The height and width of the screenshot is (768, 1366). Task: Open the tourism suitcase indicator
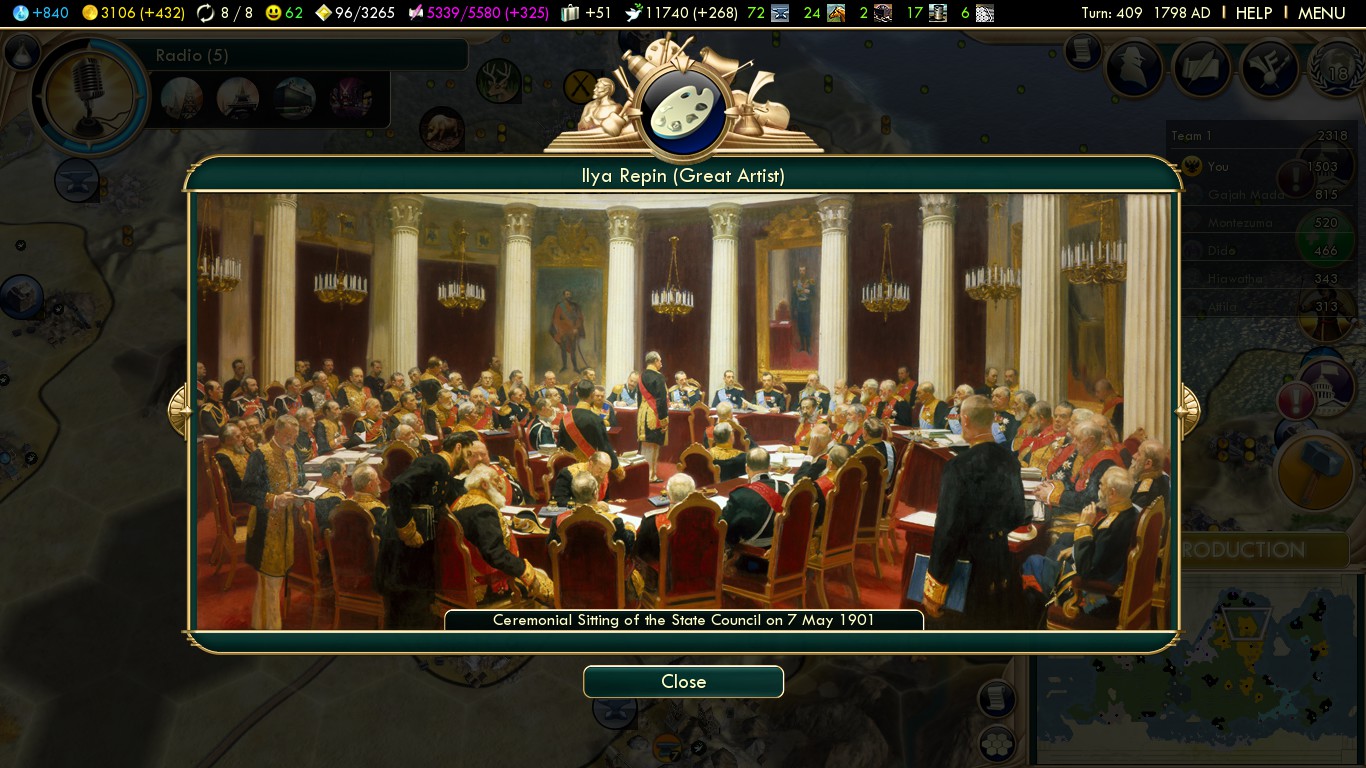pyautogui.click(x=585, y=13)
